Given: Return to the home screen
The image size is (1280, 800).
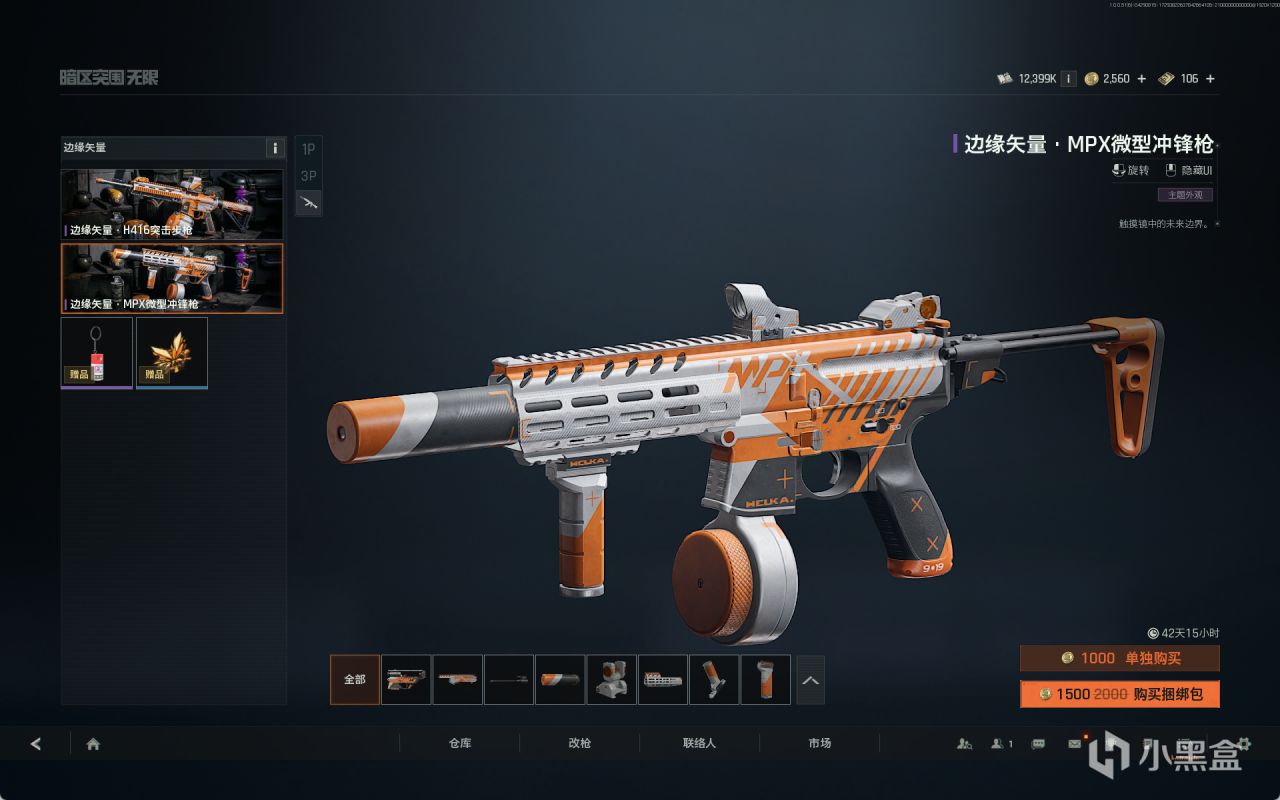Looking at the screenshot, I should (93, 744).
